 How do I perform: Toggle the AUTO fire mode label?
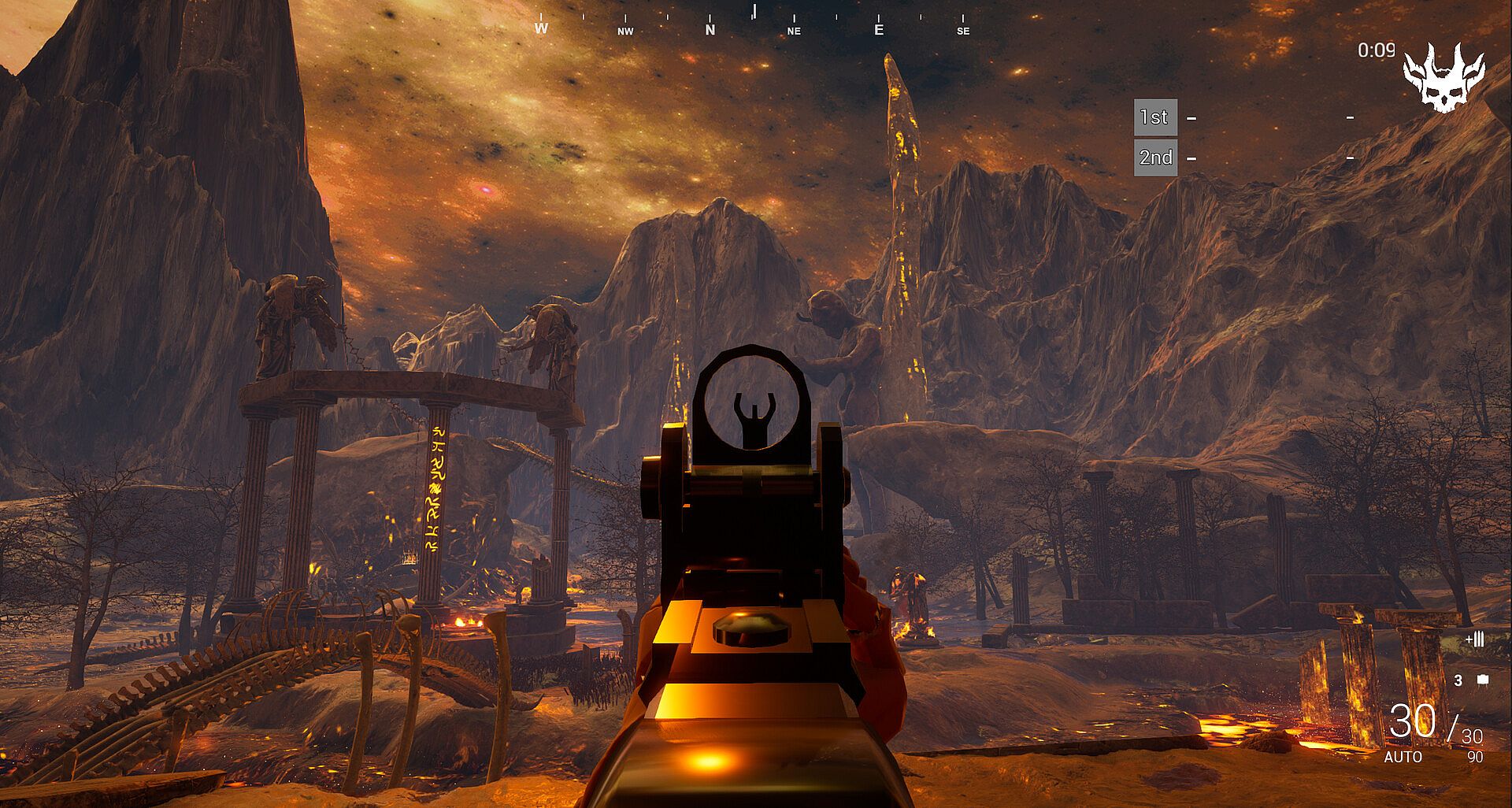1403,757
